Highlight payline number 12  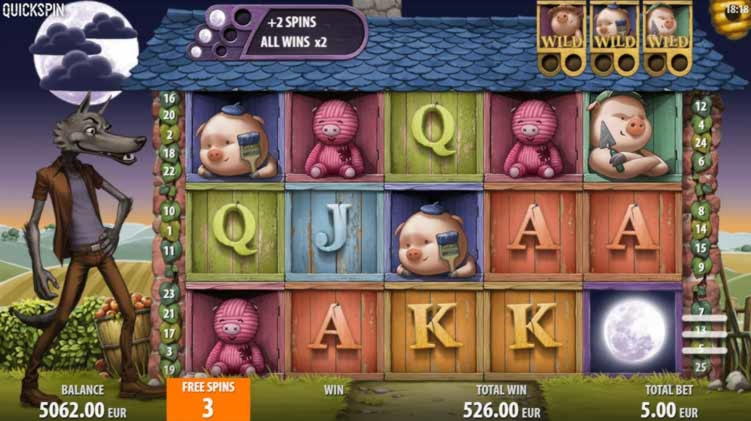click(701, 105)
